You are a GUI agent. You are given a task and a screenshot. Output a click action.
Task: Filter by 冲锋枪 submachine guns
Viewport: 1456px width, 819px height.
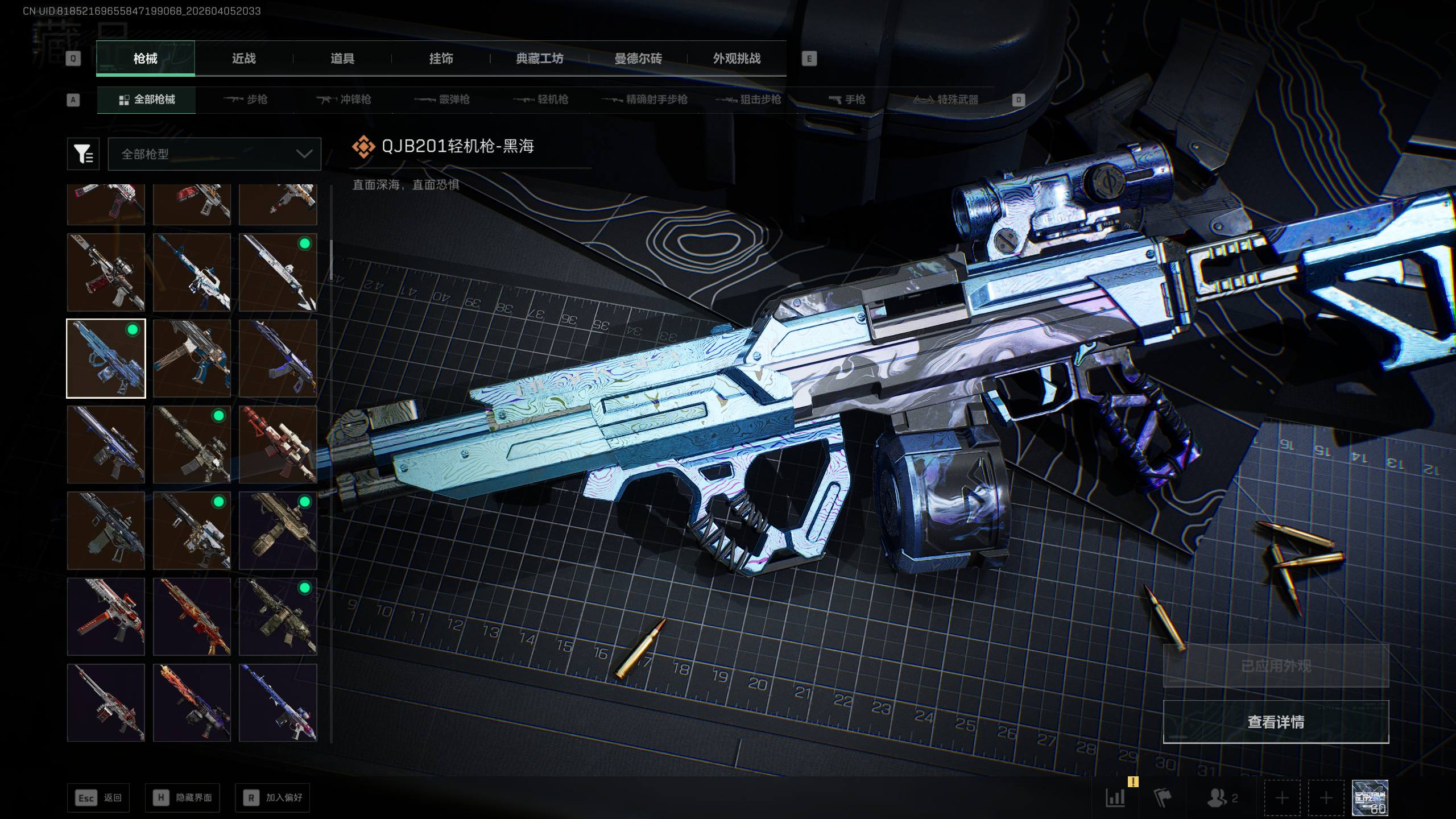(344, 100)
